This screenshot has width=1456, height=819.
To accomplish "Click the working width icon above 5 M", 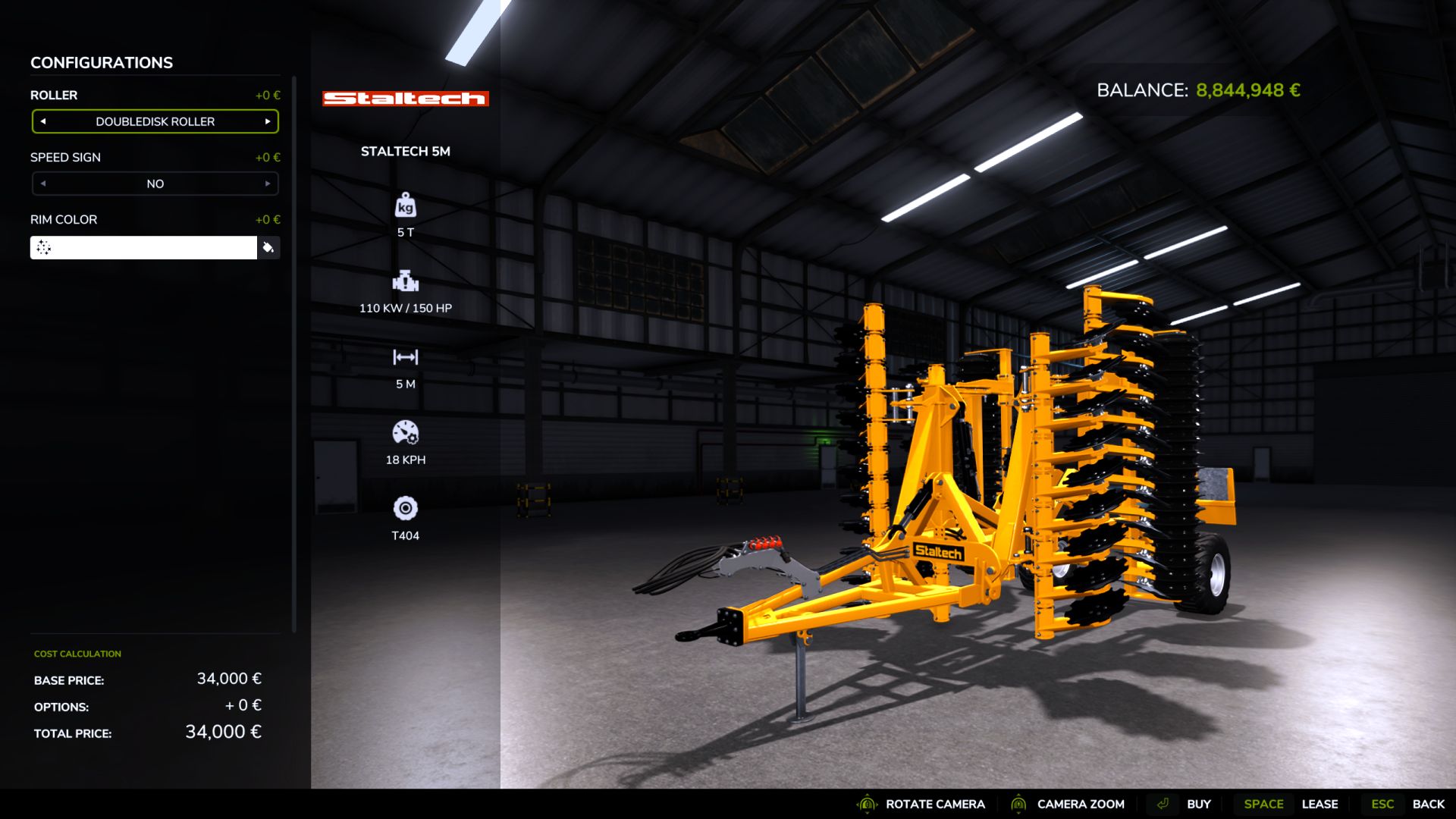I will click(x=406, y=358).
